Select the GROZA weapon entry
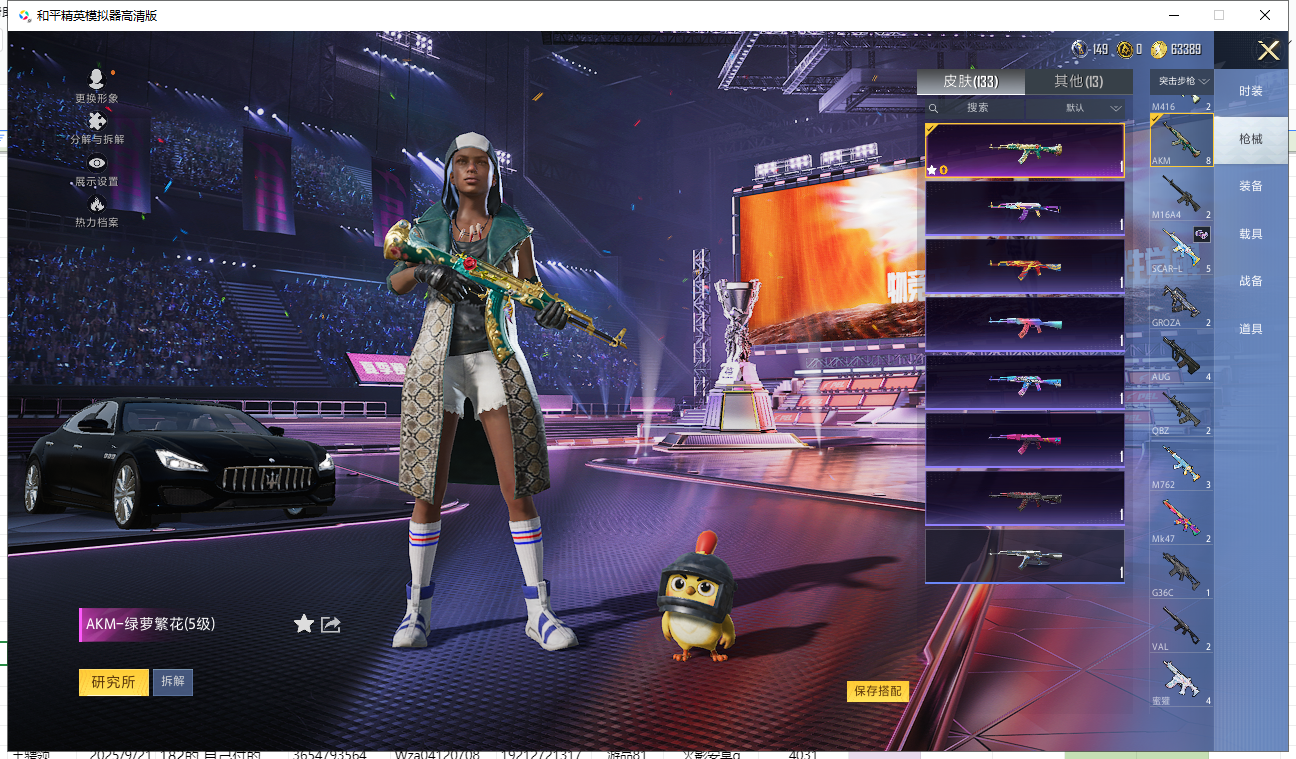 pyautogui.click(x=1181, y=304)
